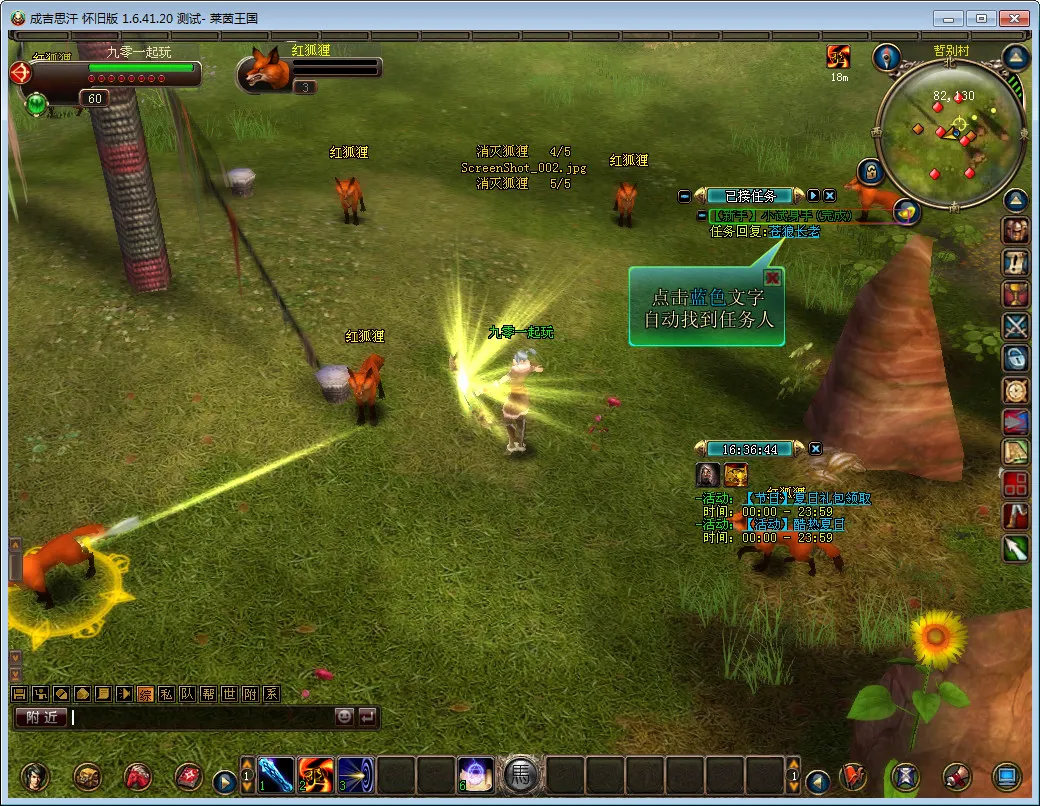The width and height of the screenshot is (1040, 806).
Task: Open the helmet icon in the side bar
Action: (x=1016, y=230)
